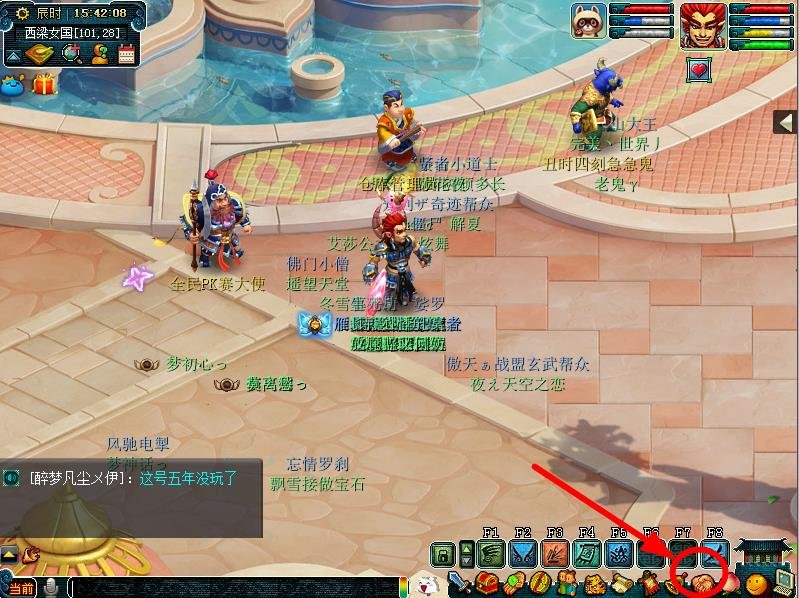
Task: Click the blue slime mascot icon
Action: pyautogui.click(x=14, y=85)
